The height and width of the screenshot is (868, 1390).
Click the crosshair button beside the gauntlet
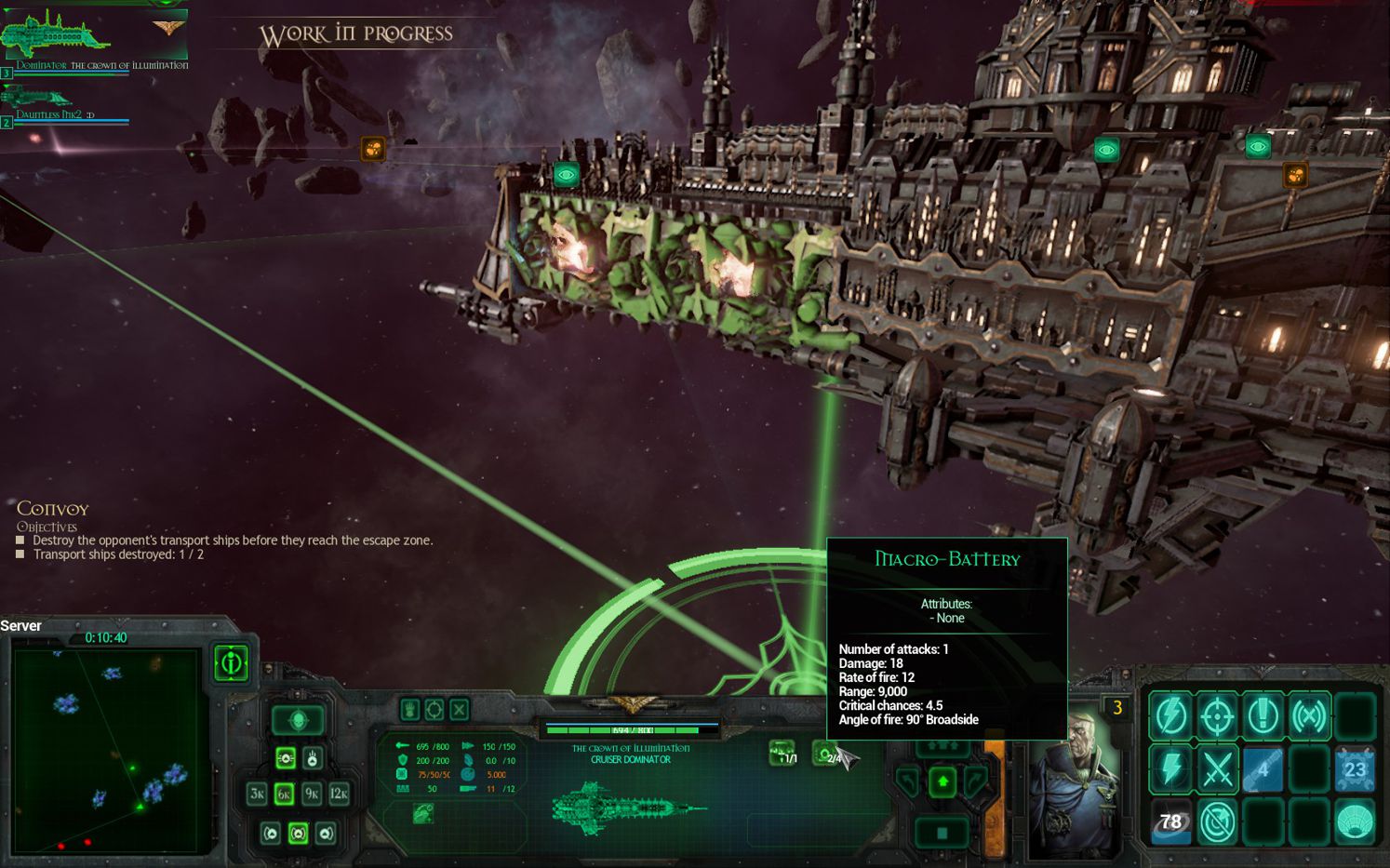tap(434, 710)
